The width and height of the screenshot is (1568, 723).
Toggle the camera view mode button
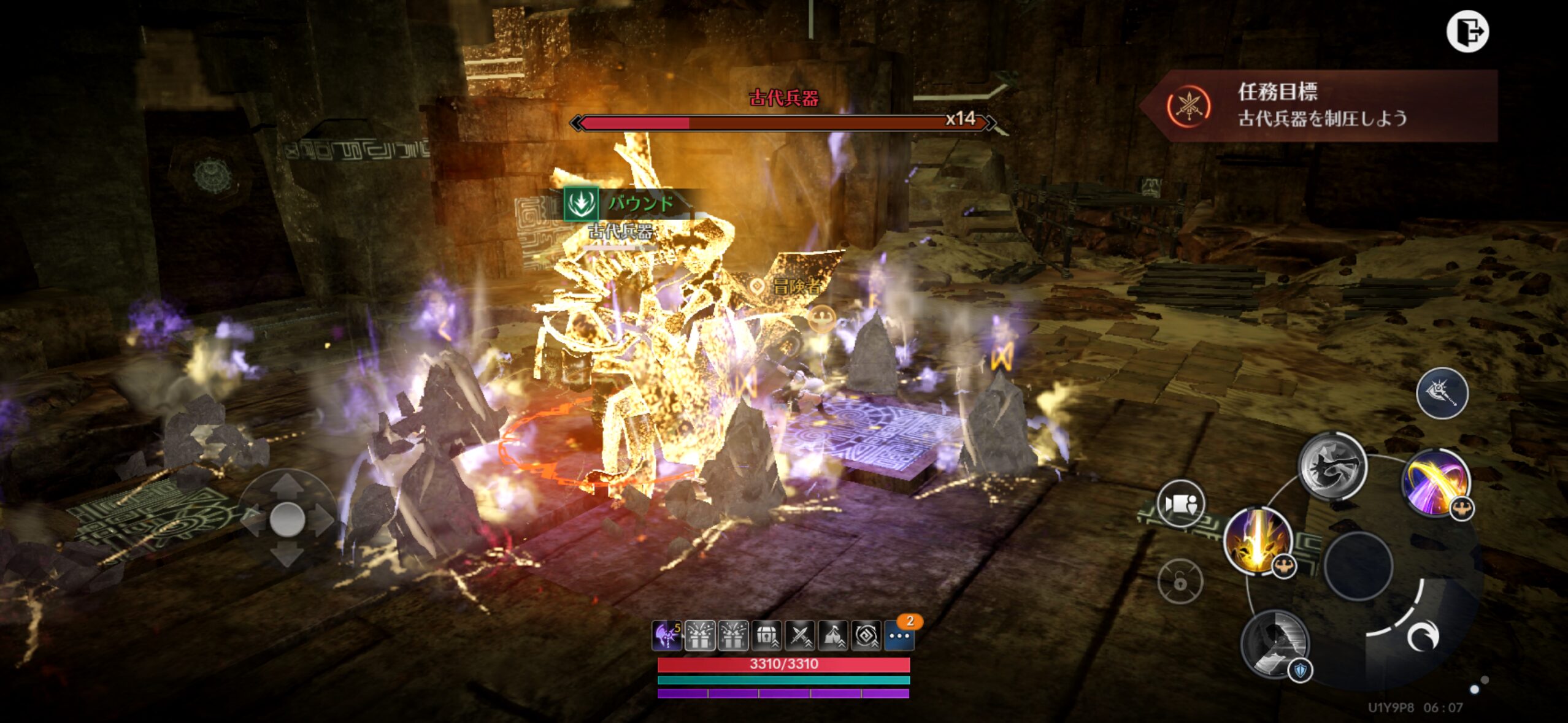coord(1180,503)
